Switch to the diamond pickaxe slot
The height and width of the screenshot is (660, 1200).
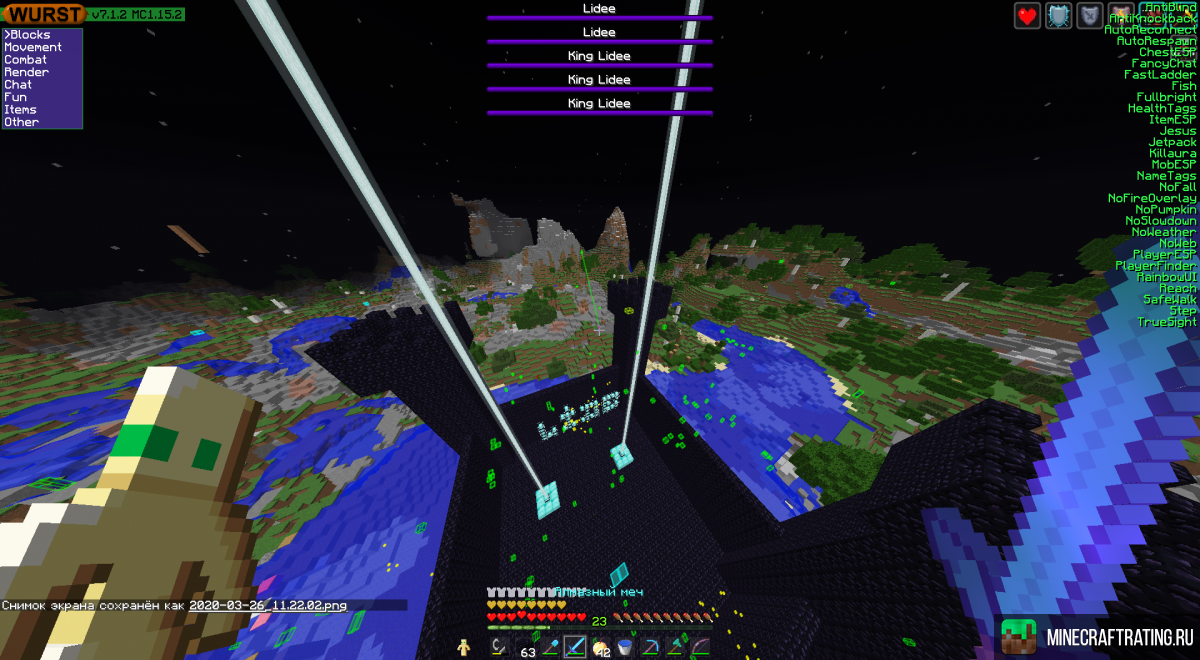(x=650, y=648)
